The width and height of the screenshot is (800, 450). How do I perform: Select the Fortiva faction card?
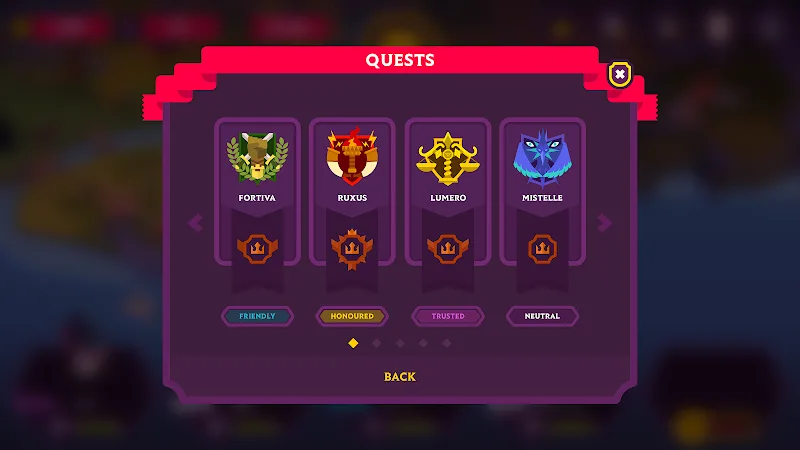pos(257,190)
